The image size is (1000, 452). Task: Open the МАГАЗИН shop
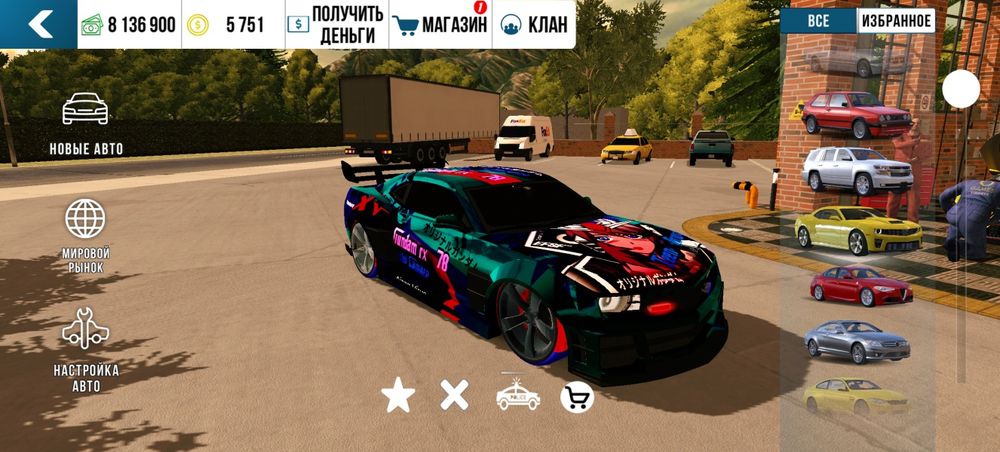439,24
